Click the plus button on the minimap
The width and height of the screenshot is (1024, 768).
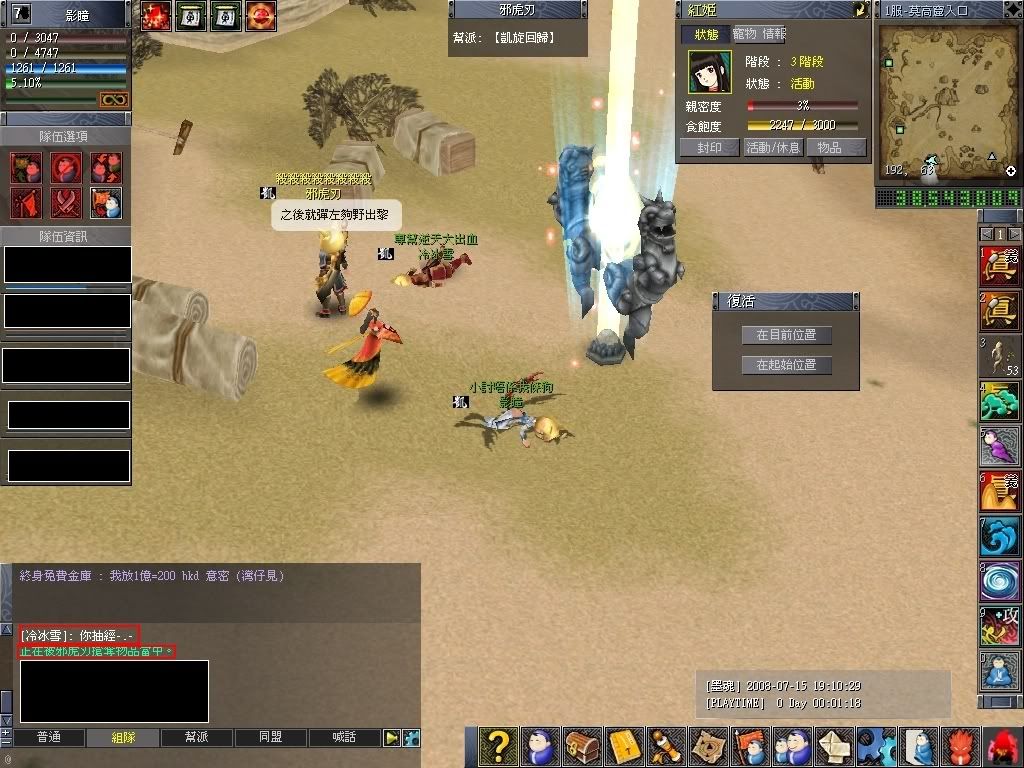click(1011, 171)
